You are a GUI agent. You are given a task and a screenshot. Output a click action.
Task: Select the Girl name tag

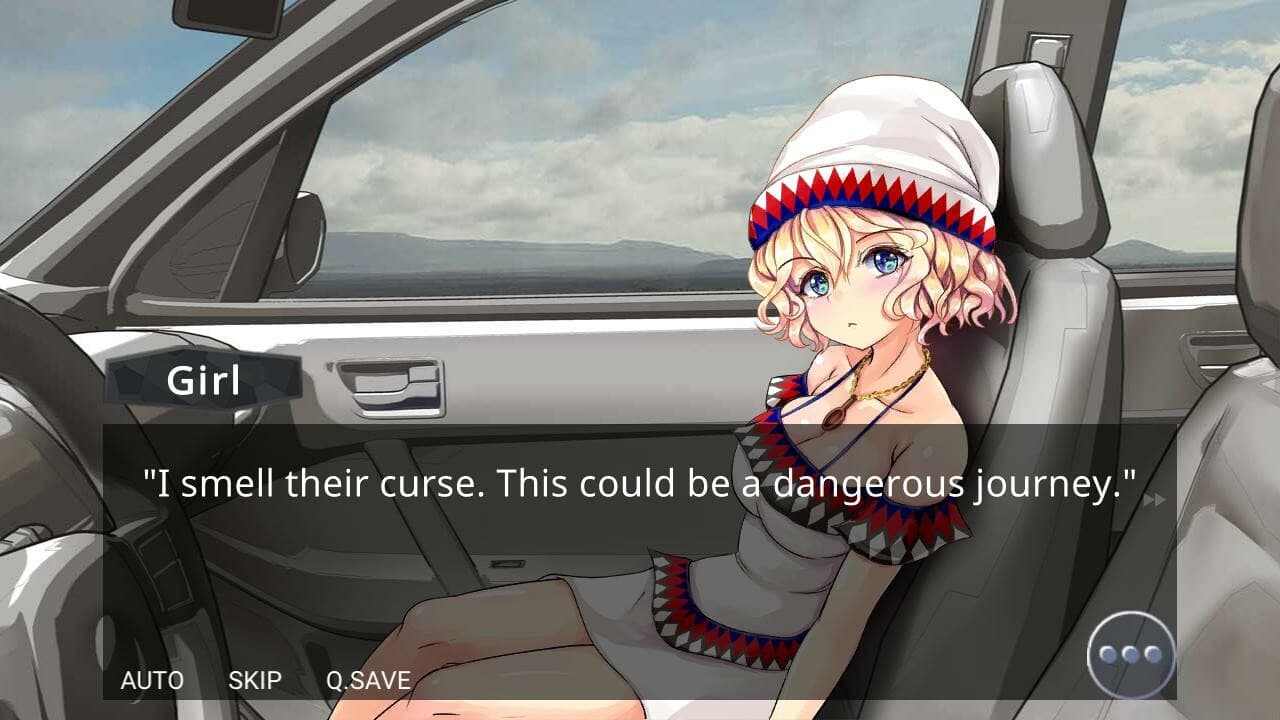[x=203, y=380]
